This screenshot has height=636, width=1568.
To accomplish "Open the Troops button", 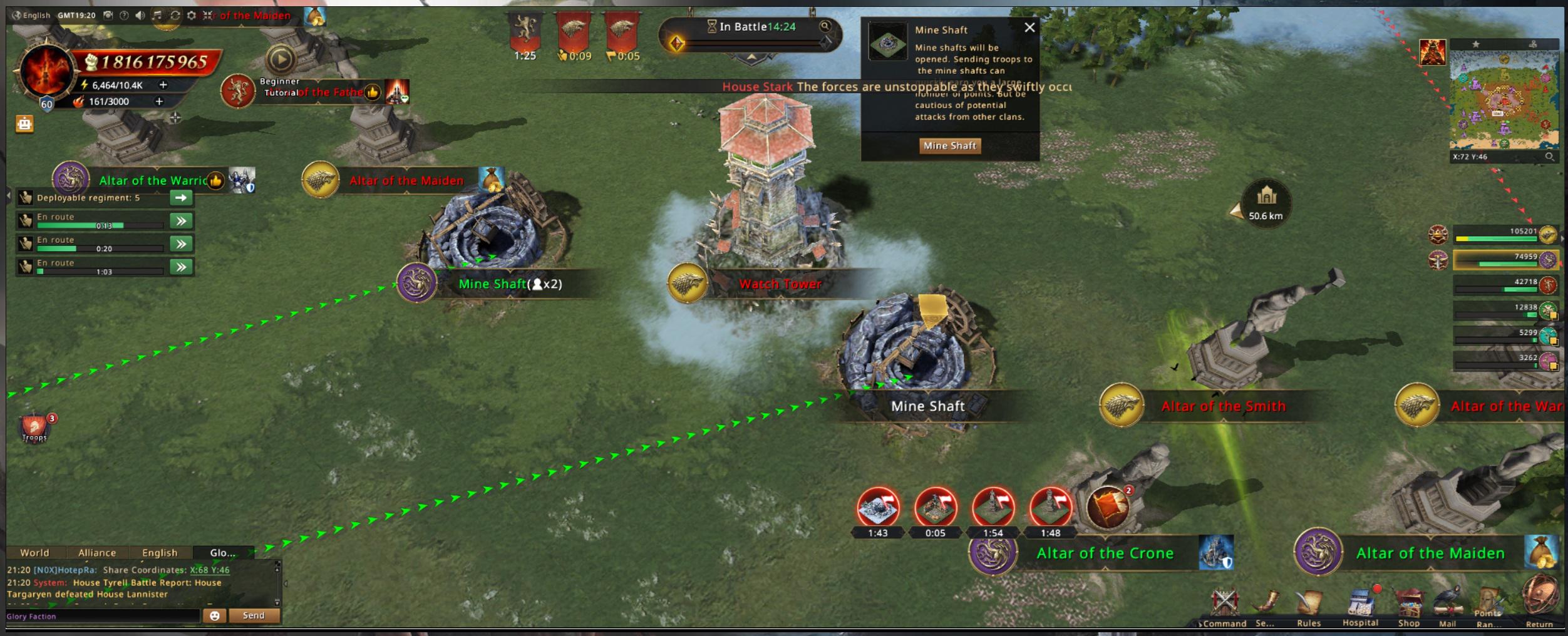I will [x=35, y=428].
